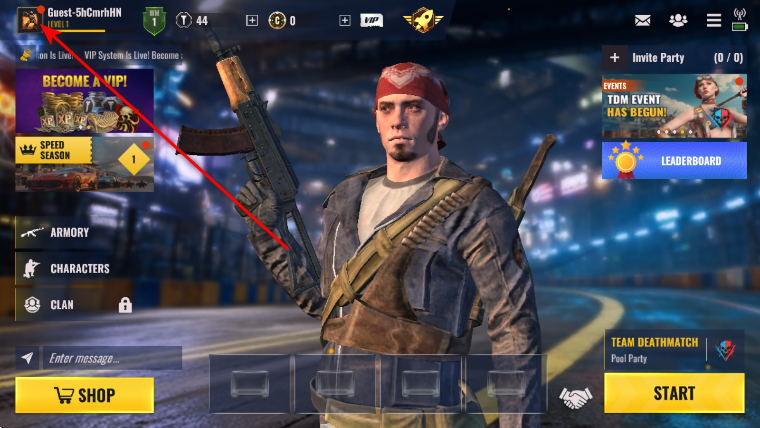Open the player profile avatar

[29, 19]
